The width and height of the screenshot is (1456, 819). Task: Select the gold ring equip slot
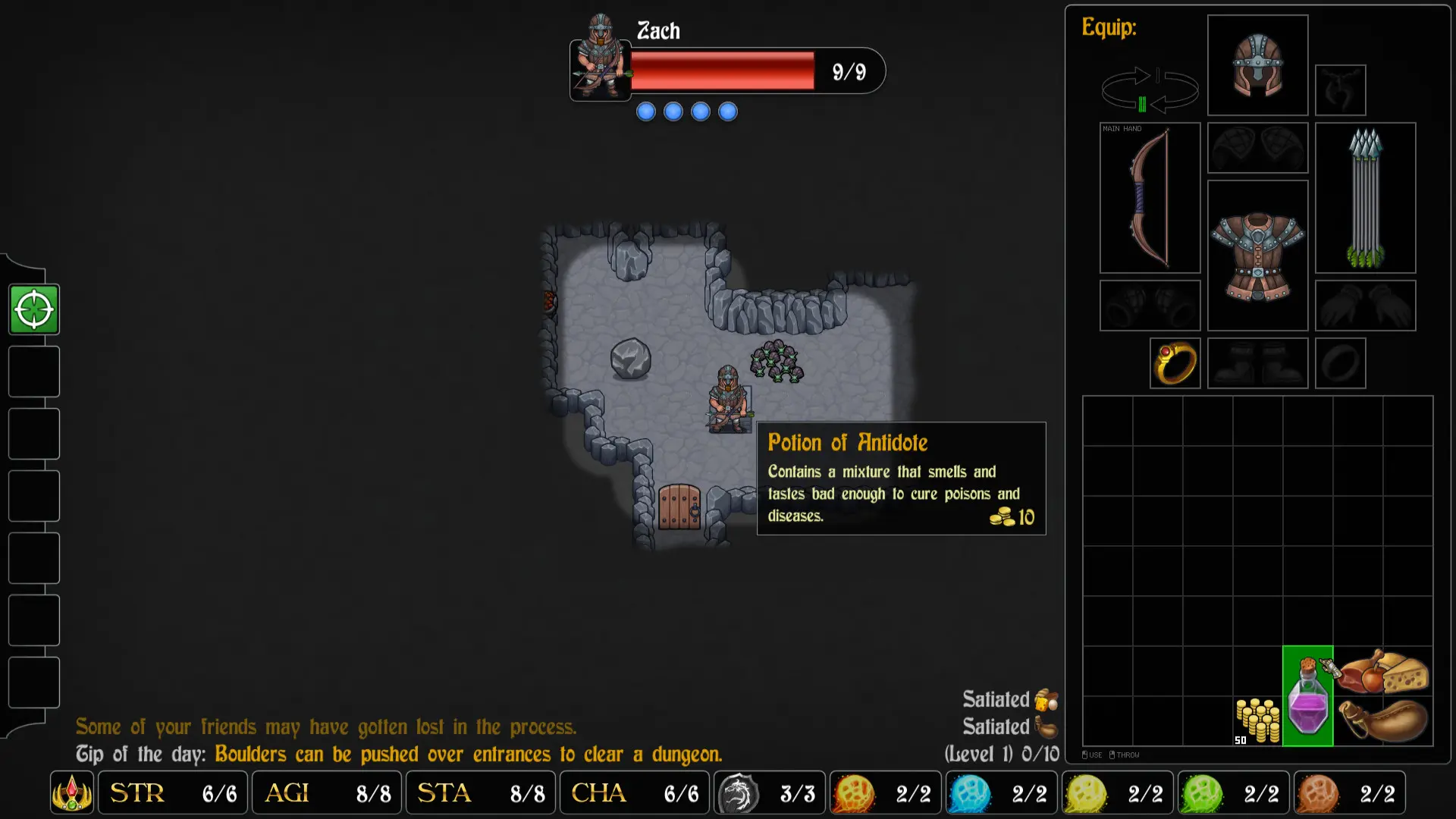tap(1175, 363)
